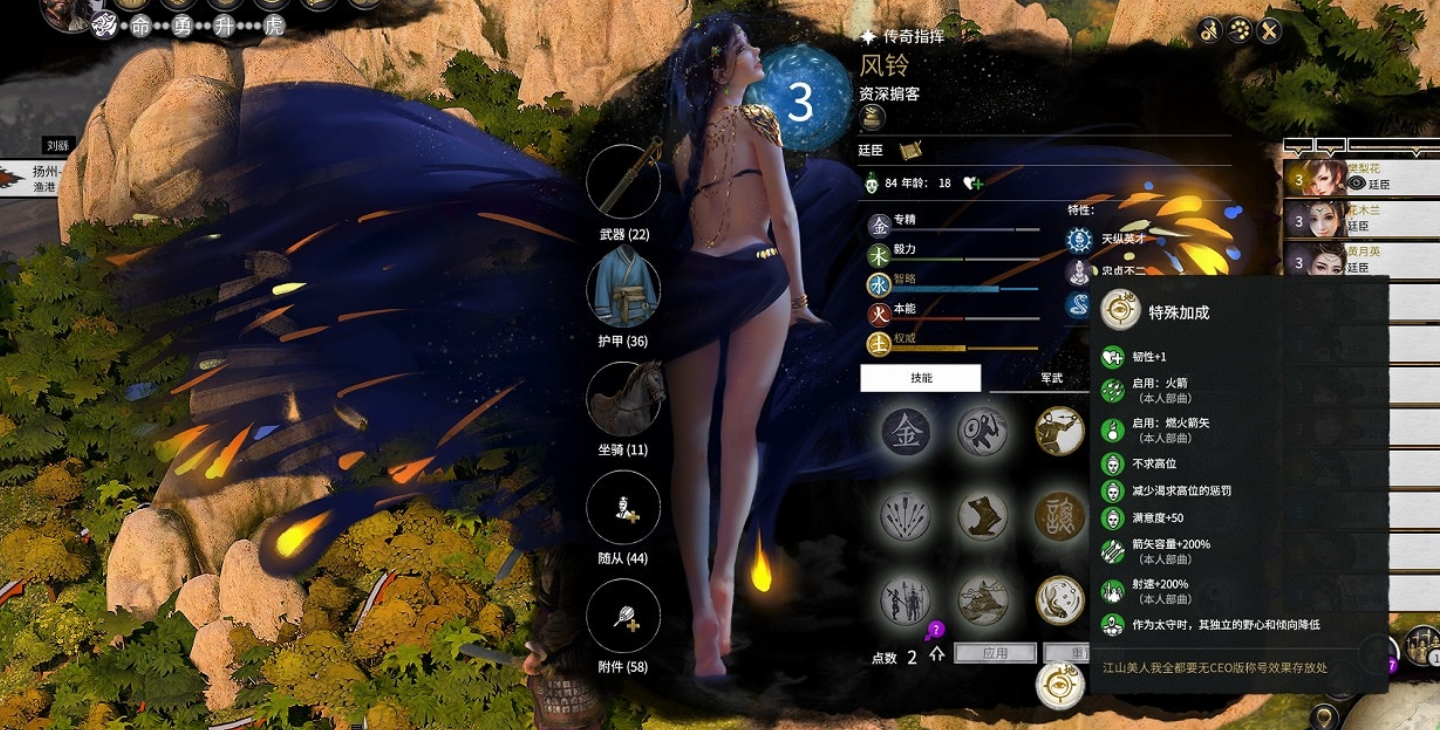Open the accessory (附件) slot

click(x=623, y=616)
